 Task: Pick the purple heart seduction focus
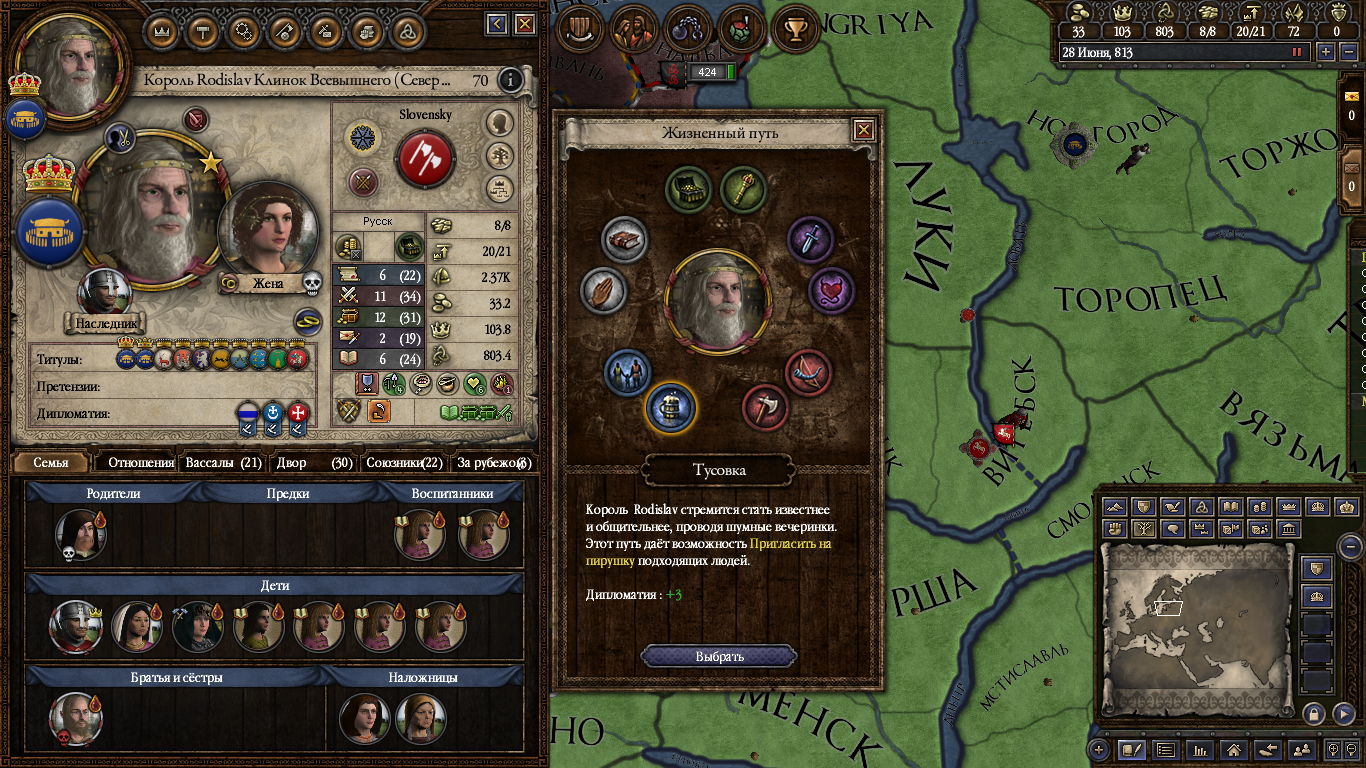[831, 291]
